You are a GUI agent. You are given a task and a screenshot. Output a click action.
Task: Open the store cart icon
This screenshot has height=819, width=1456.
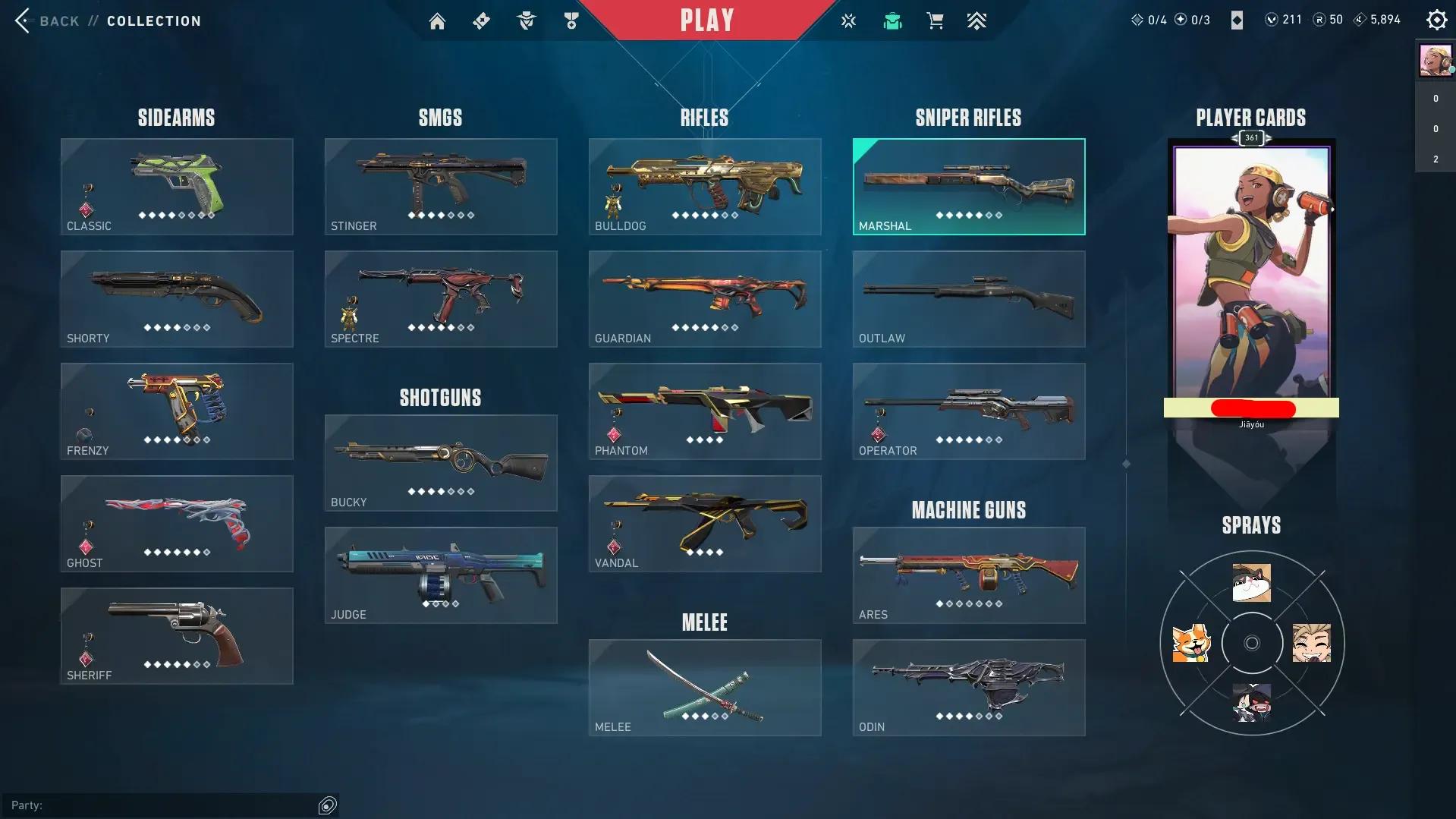point(935,21)
